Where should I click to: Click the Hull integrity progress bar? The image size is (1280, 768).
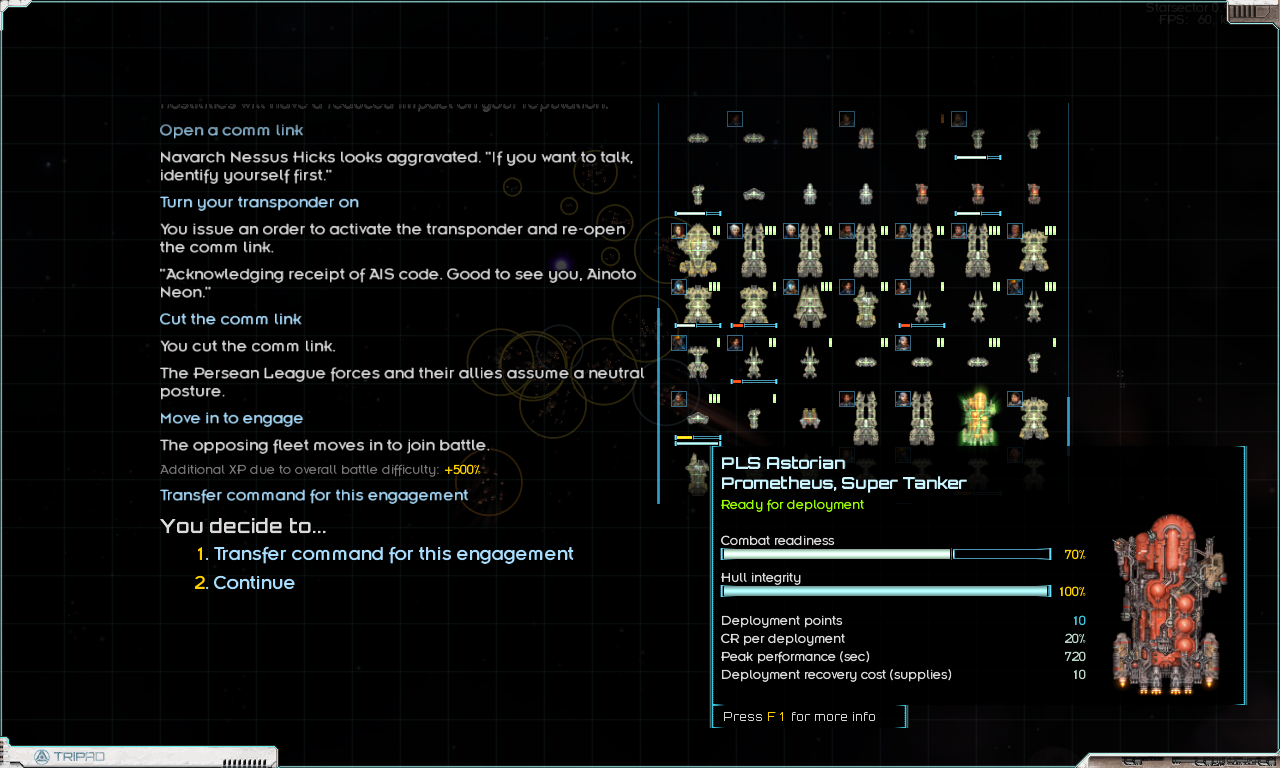885,591
